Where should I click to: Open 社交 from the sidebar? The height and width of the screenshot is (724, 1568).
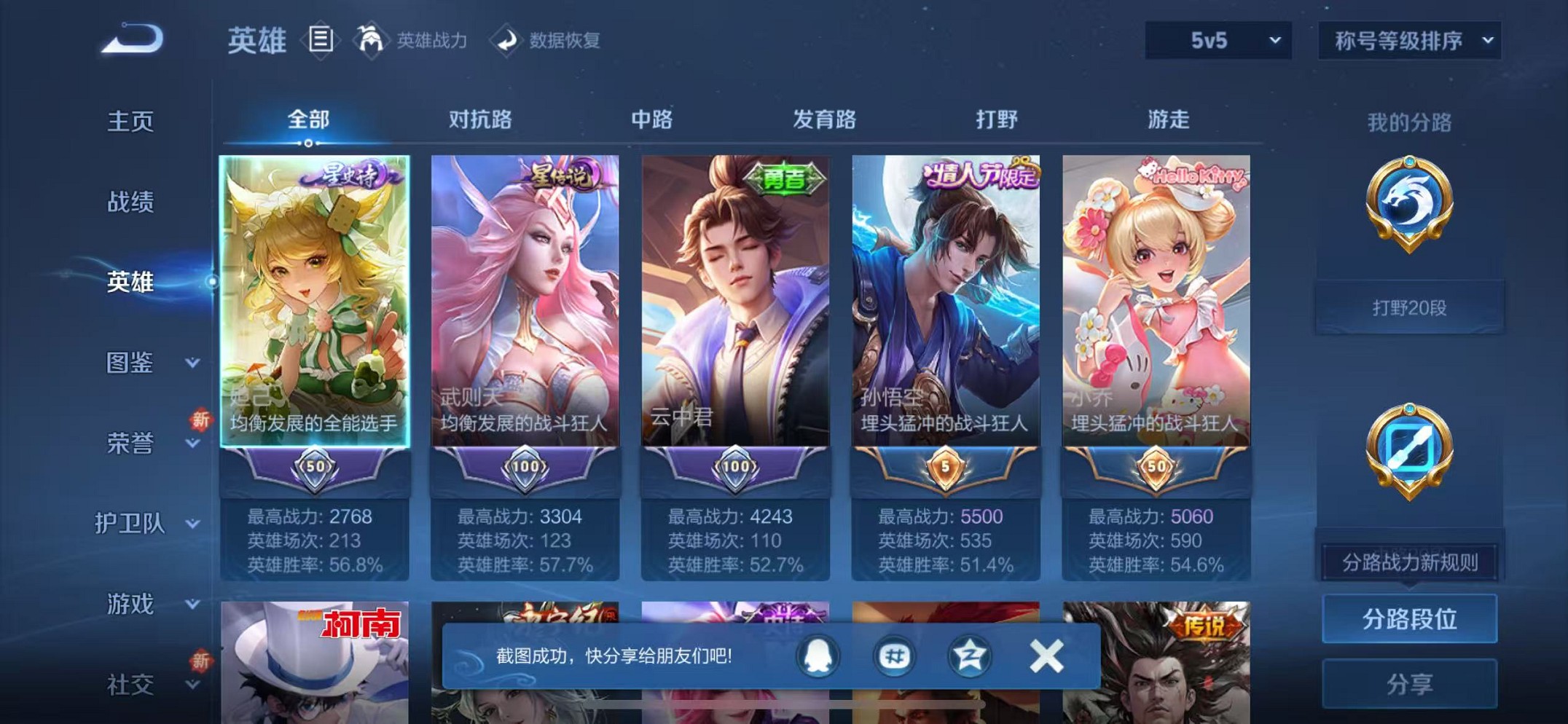pyautogui.click(x=131, y=685)
